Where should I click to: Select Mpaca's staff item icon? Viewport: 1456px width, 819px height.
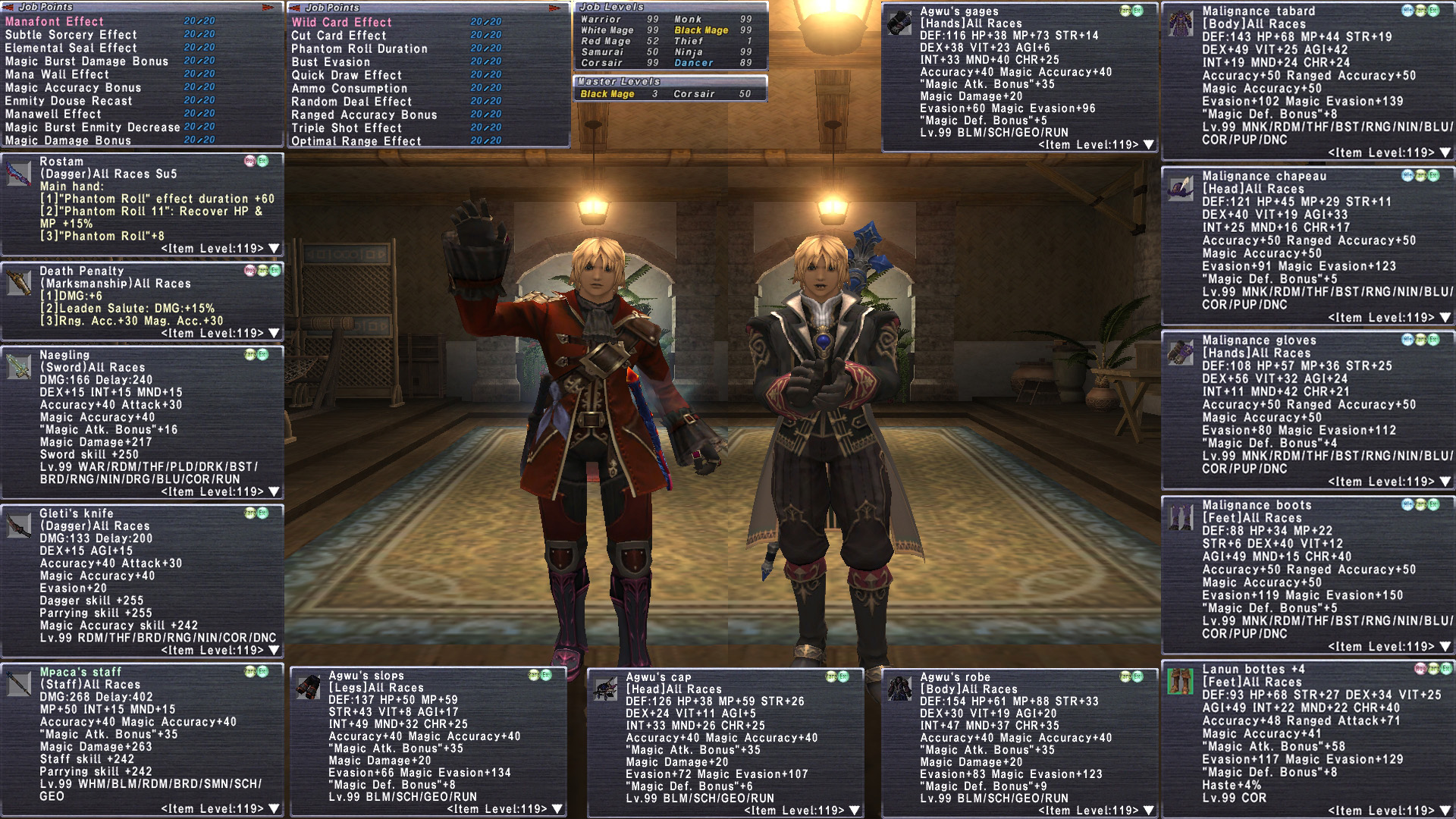point(19,684)
